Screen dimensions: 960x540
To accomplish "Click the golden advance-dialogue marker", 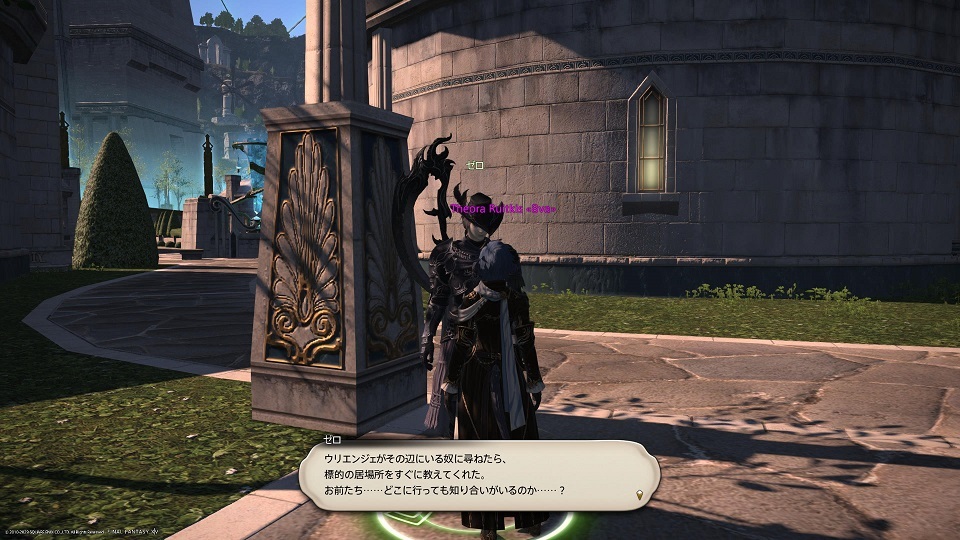I will [x=638, y=495].
